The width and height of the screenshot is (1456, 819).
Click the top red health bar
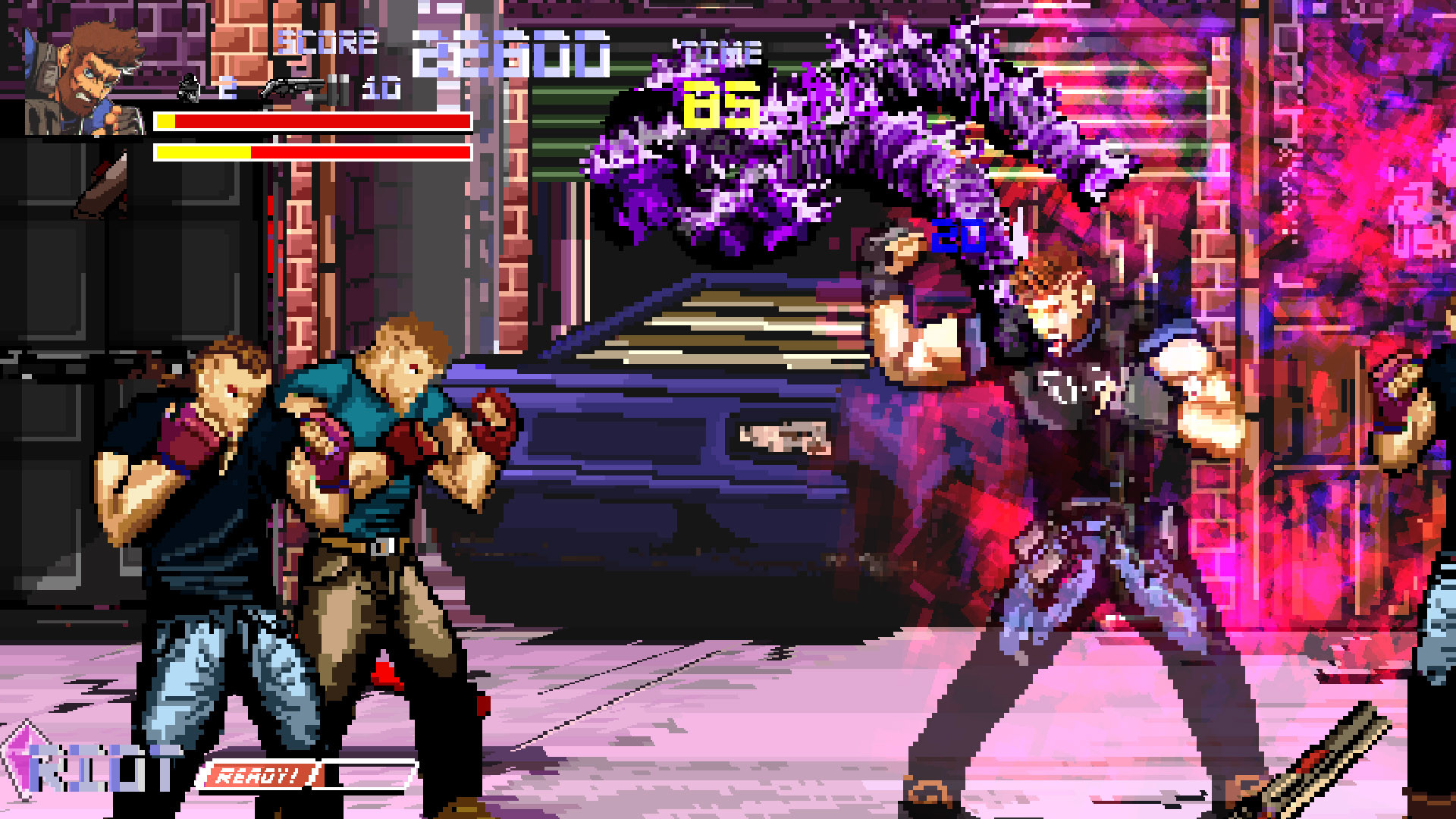pyautogui.click(x=311, y=120)
